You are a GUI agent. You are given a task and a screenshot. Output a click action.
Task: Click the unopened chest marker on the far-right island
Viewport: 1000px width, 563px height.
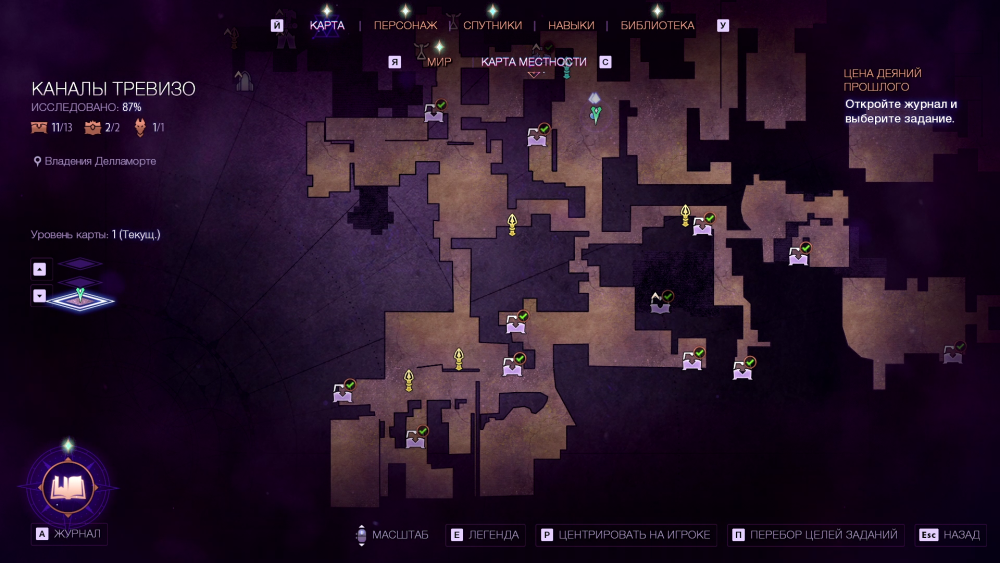(x=953, y=353)
